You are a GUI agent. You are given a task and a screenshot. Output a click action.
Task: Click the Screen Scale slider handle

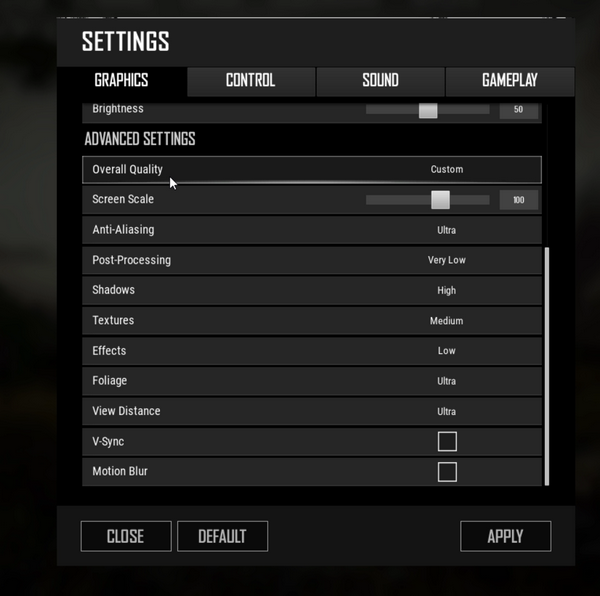tap(440, 200)
